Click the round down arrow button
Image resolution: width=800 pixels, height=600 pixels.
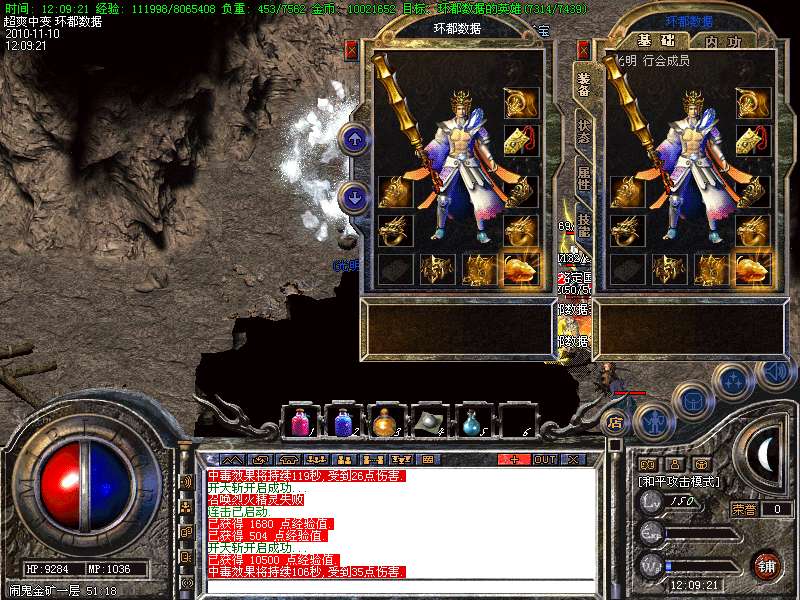point(352,197)
